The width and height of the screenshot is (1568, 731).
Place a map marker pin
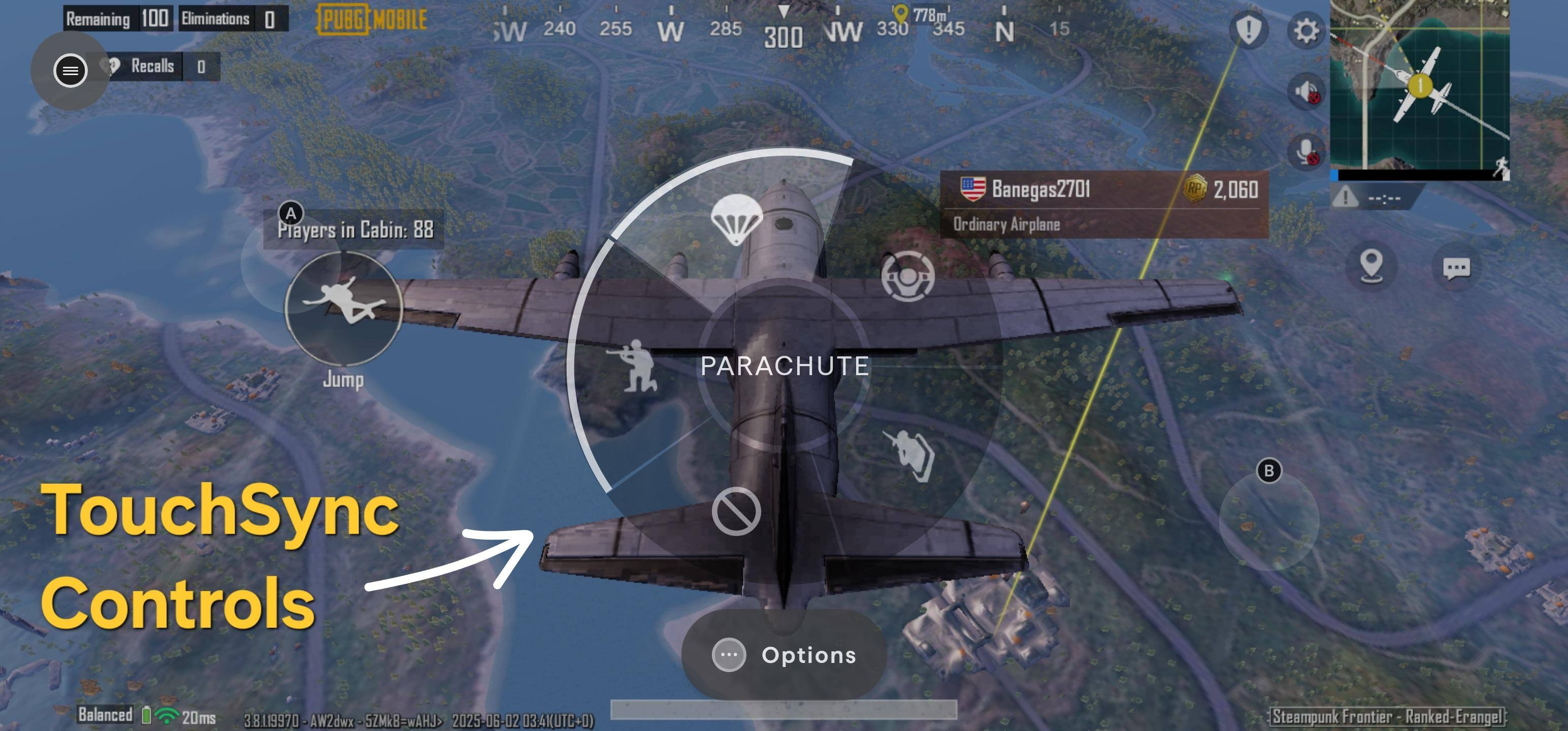[x=1371, y=266]
